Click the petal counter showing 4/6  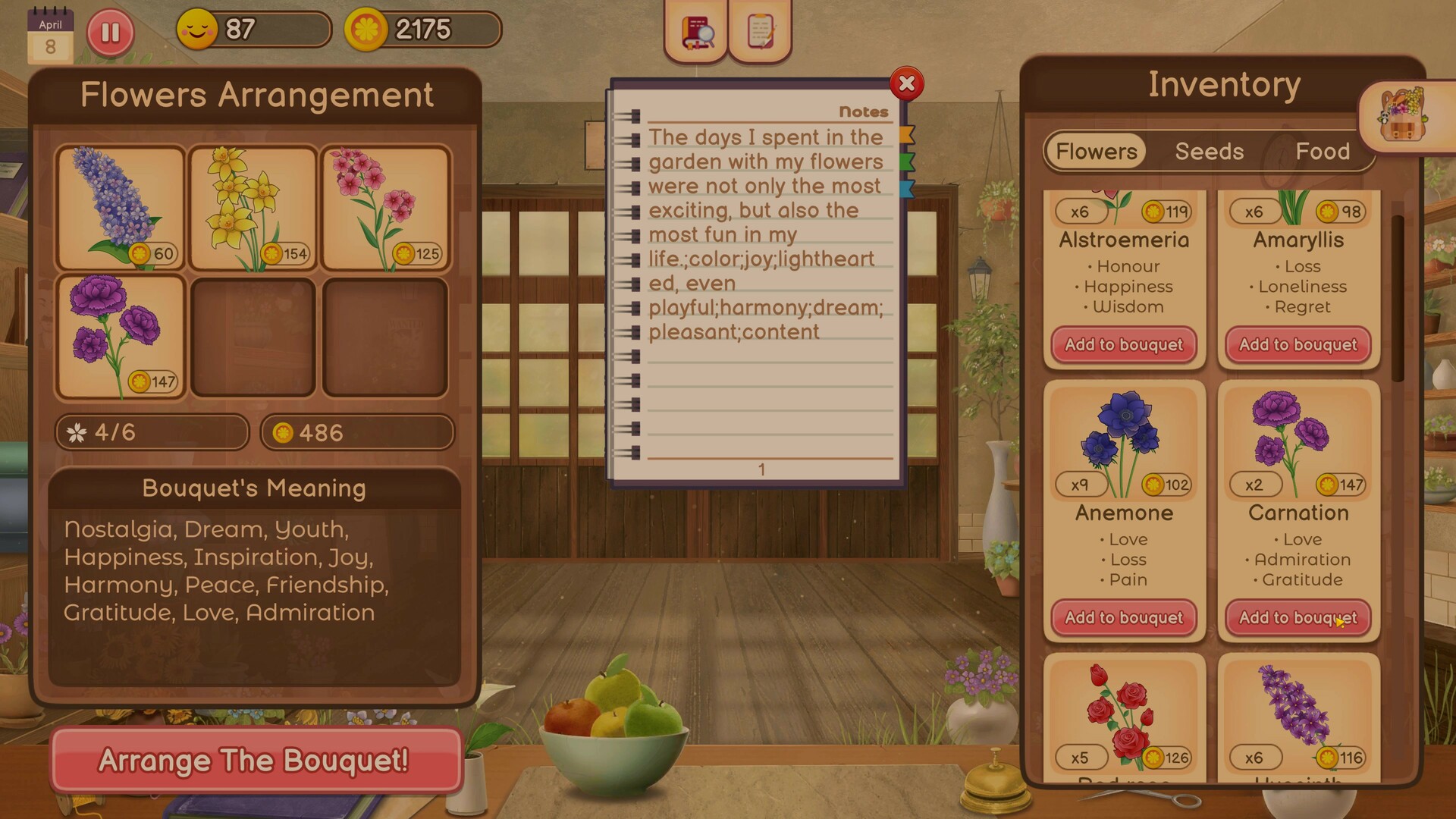pos(151,432)
